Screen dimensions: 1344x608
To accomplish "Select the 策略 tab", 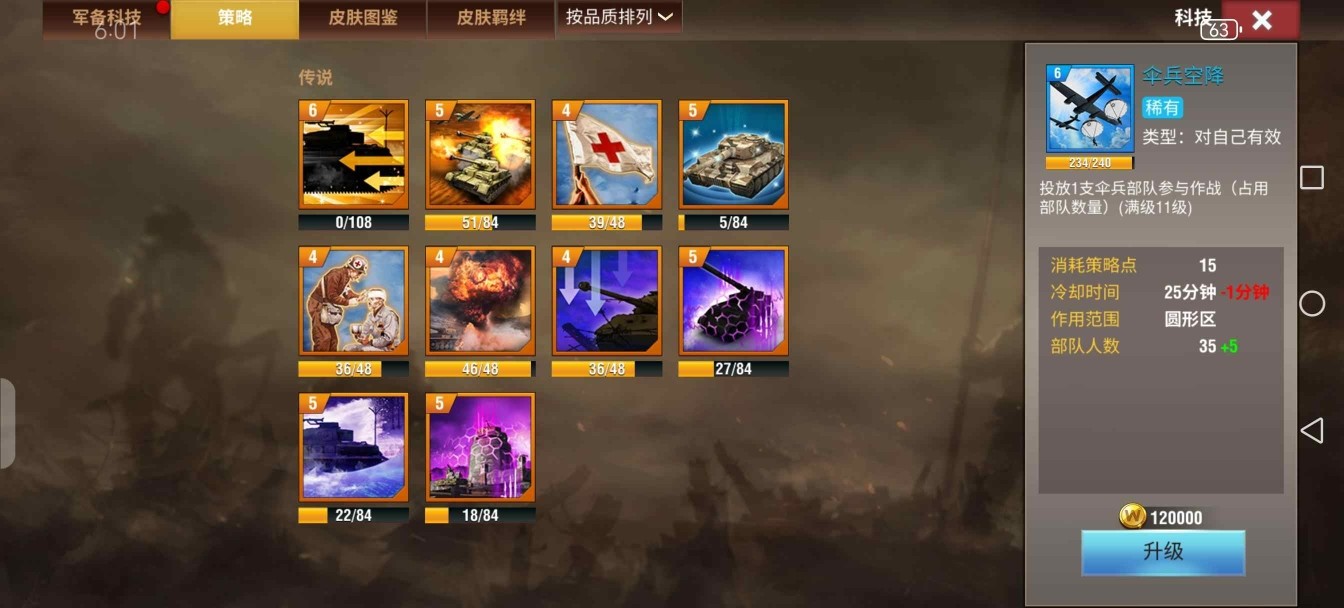I will (235, 19).
